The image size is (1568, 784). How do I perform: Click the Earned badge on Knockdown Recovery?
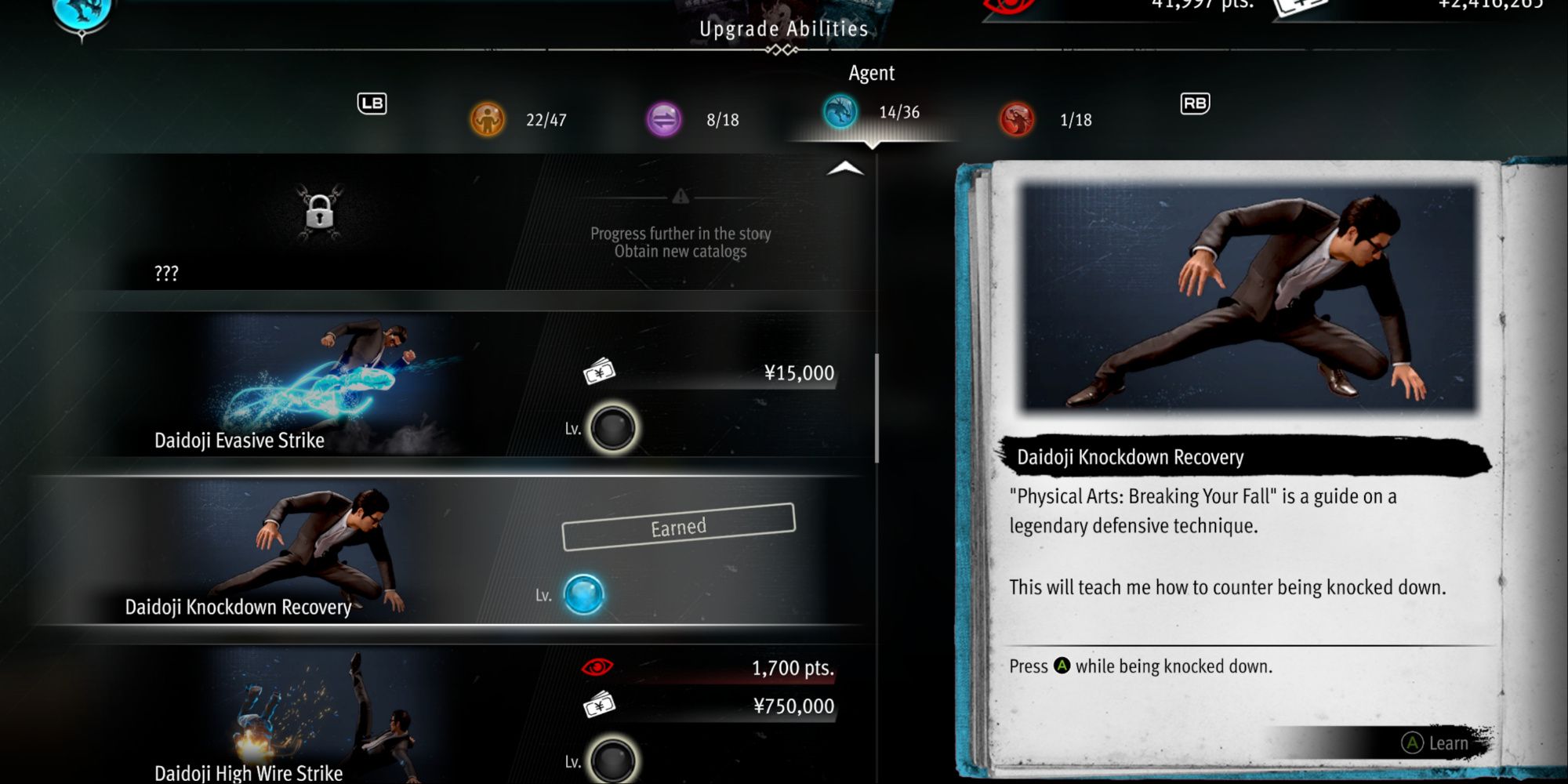pos(678,526)
